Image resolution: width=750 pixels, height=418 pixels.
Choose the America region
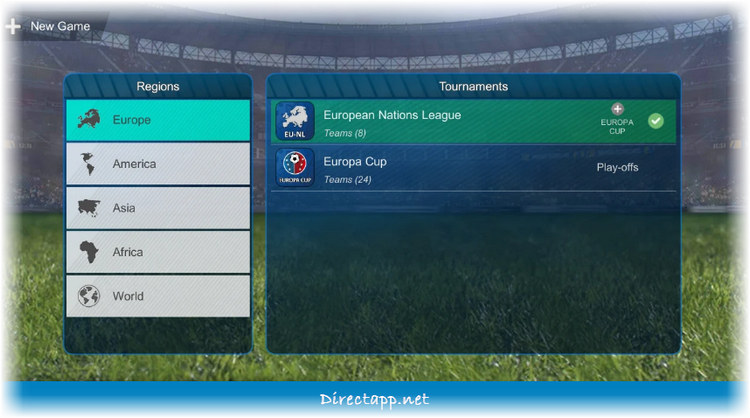(x=158, y=164)
